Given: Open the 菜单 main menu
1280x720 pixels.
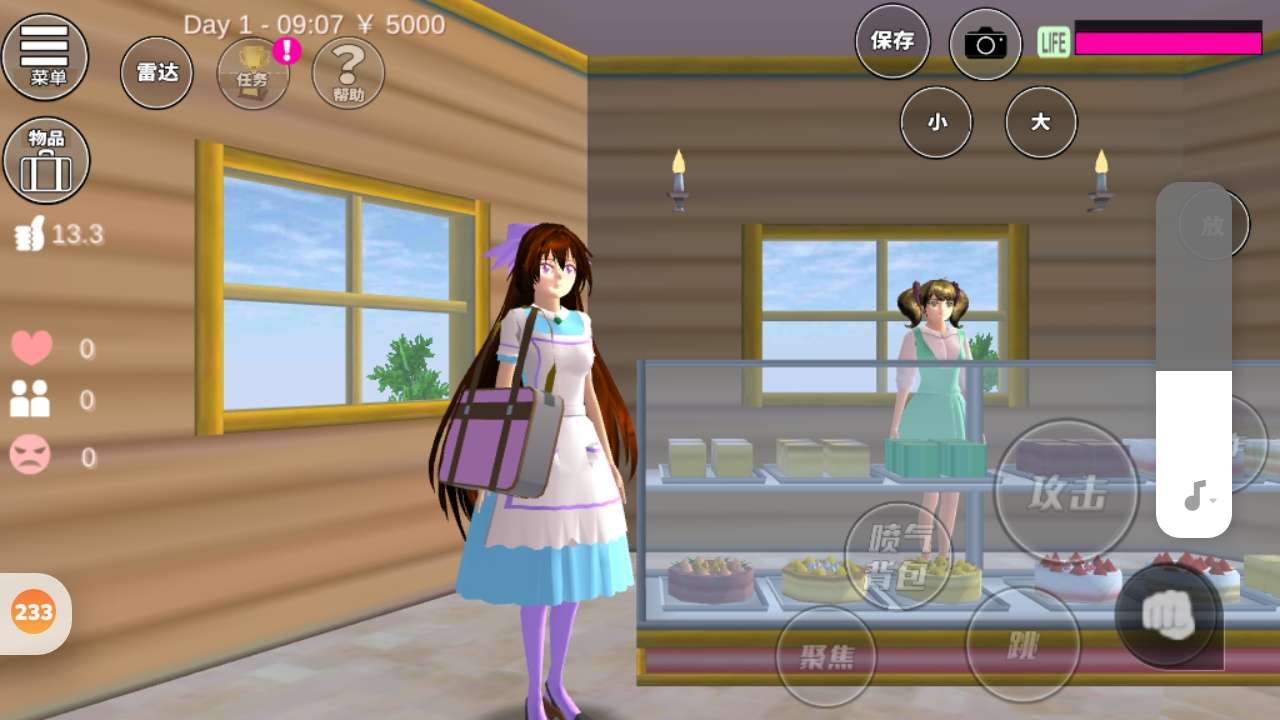Looking at the screenshot, I should [45, 55].
